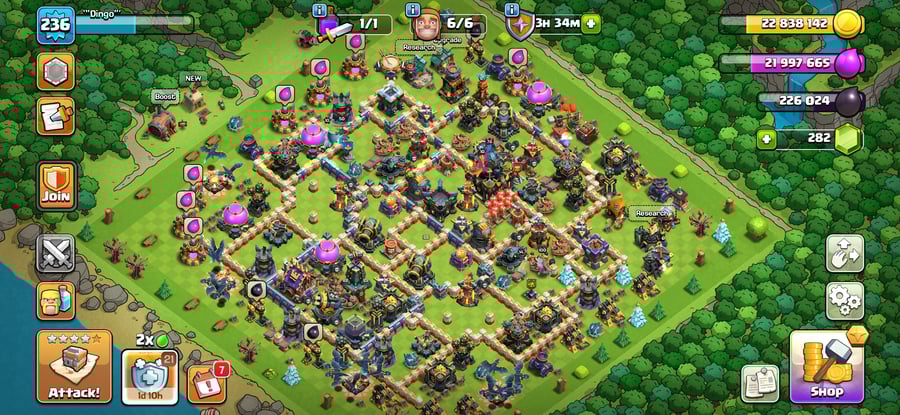Screen dimensions: 900x415
Task: Enter the village layout editor hand icon
Action: (844, 254)
